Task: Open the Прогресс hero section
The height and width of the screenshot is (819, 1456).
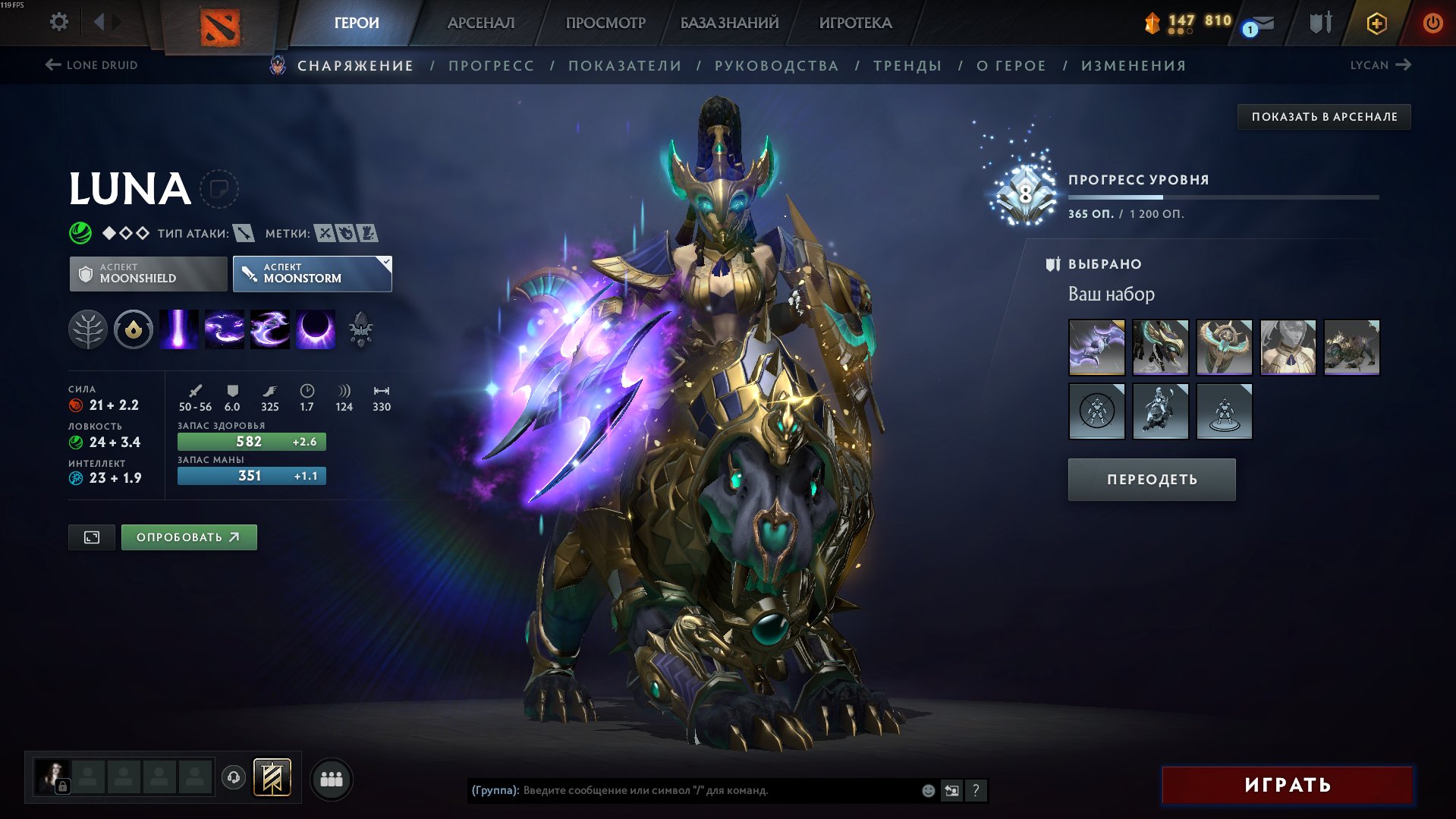Action: 491,66
